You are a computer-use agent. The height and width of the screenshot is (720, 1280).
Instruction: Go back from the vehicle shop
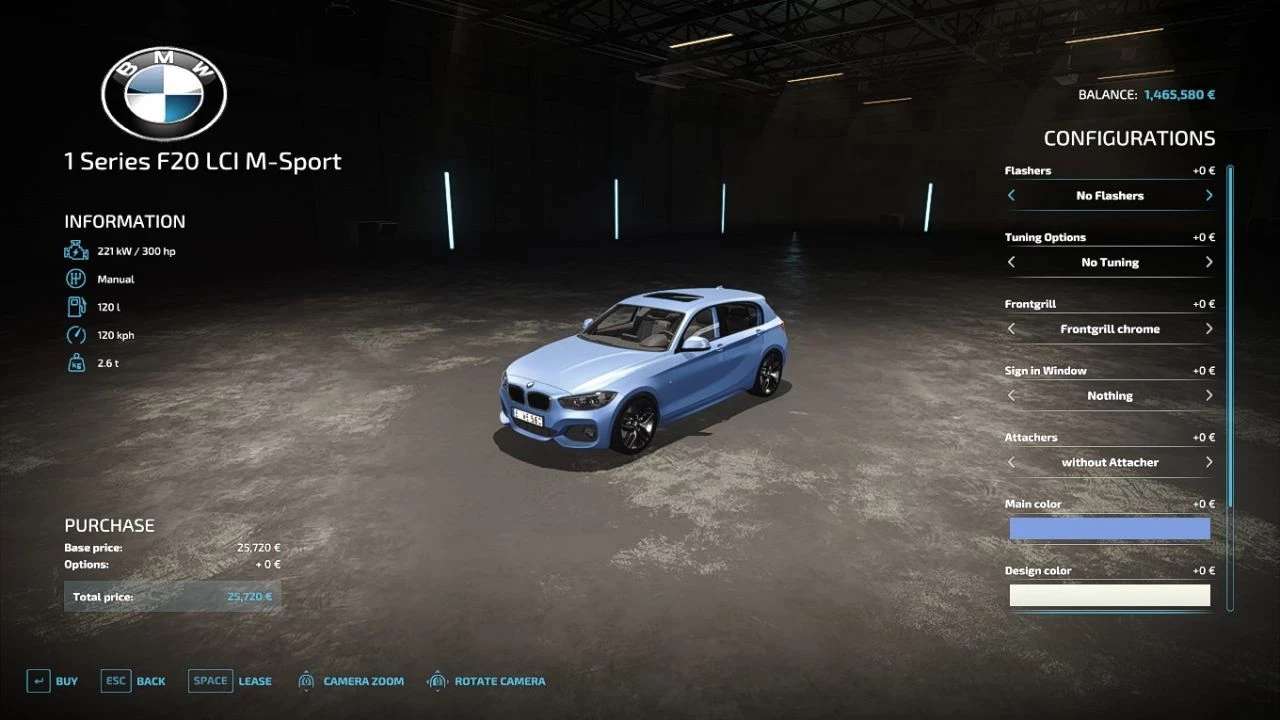(x=133, y=681)
